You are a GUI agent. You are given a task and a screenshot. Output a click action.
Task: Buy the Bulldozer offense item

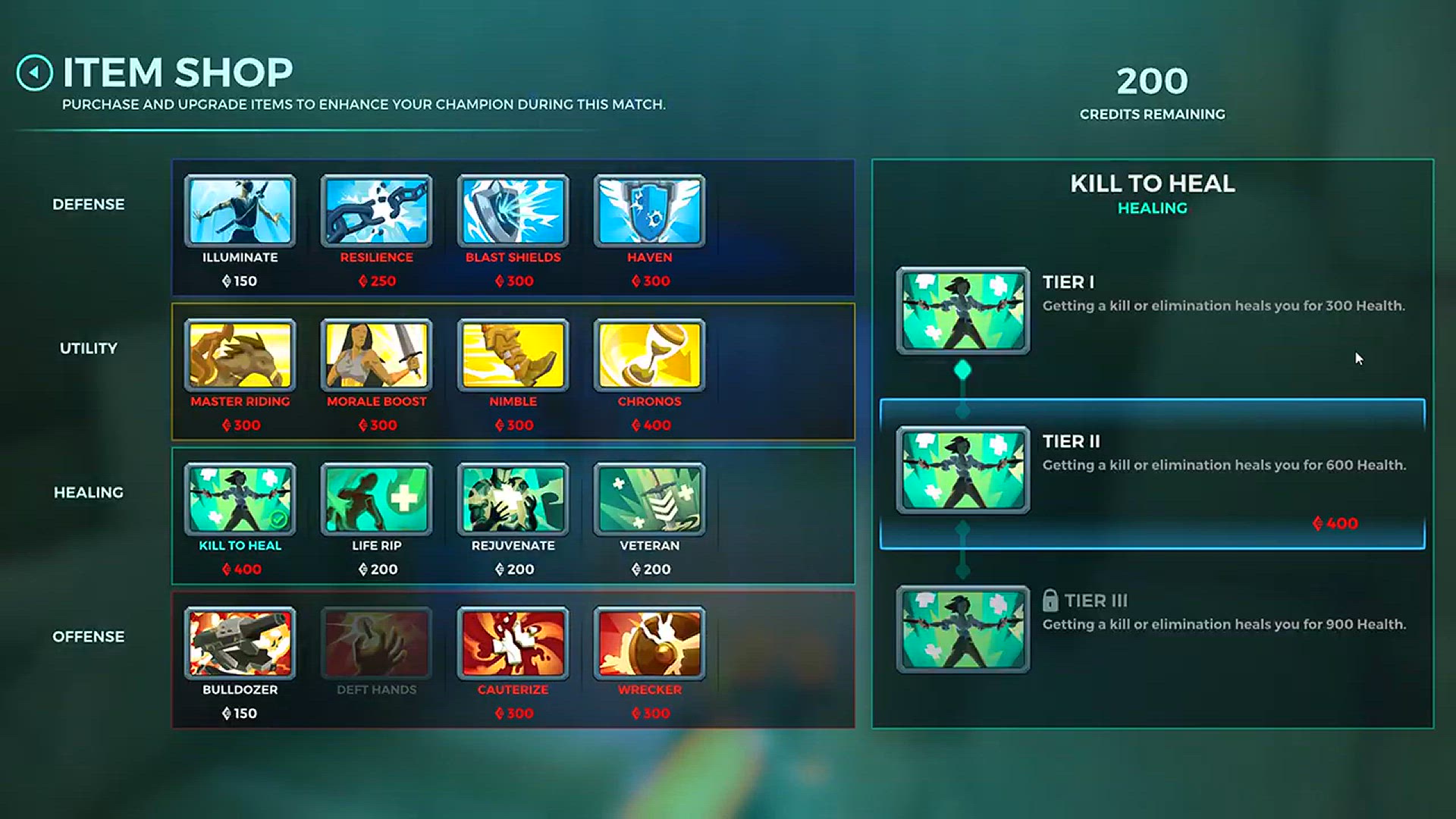click(x=240, y=644)
